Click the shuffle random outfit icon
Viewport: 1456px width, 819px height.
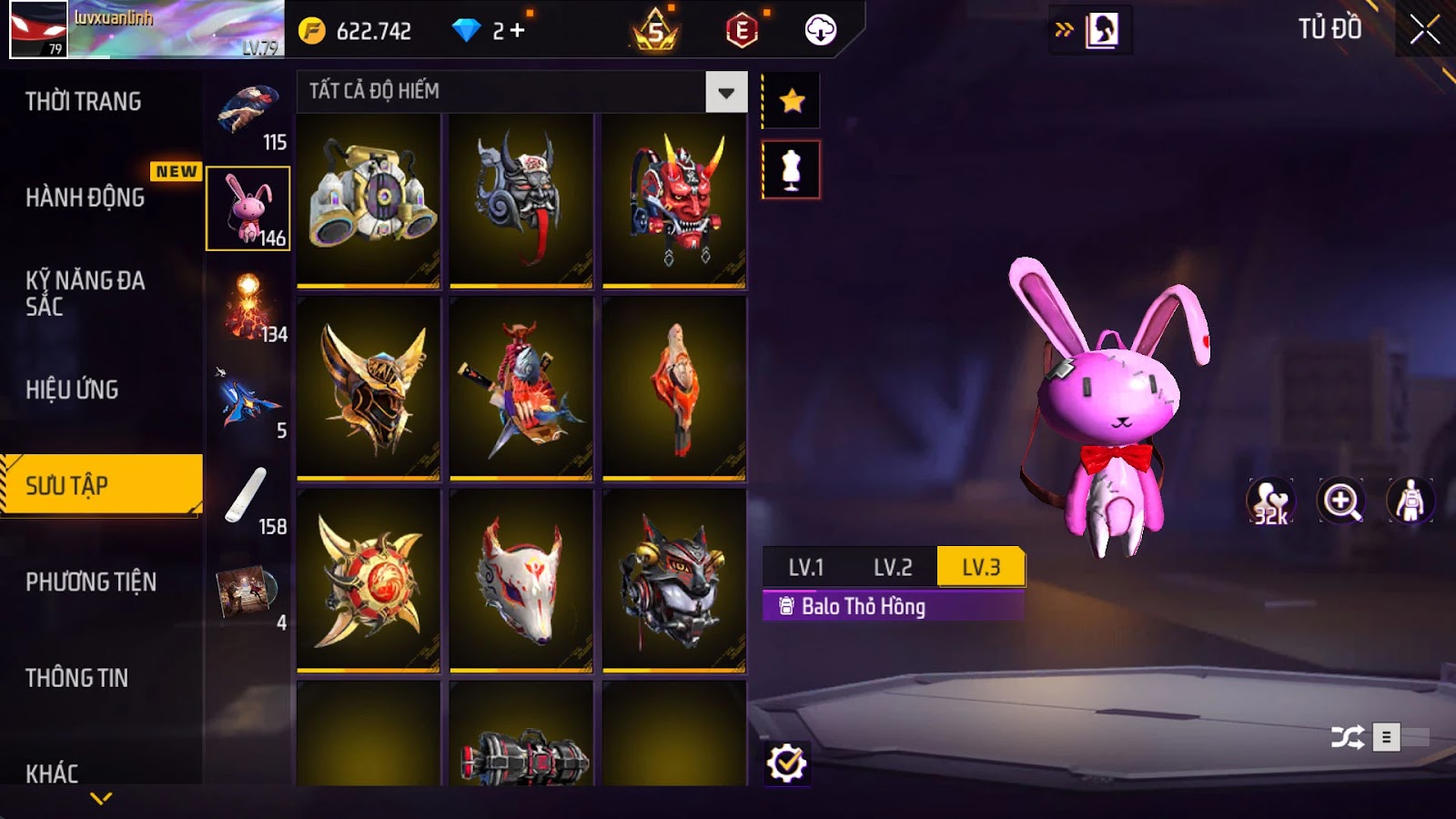(x=1347, y=737)
